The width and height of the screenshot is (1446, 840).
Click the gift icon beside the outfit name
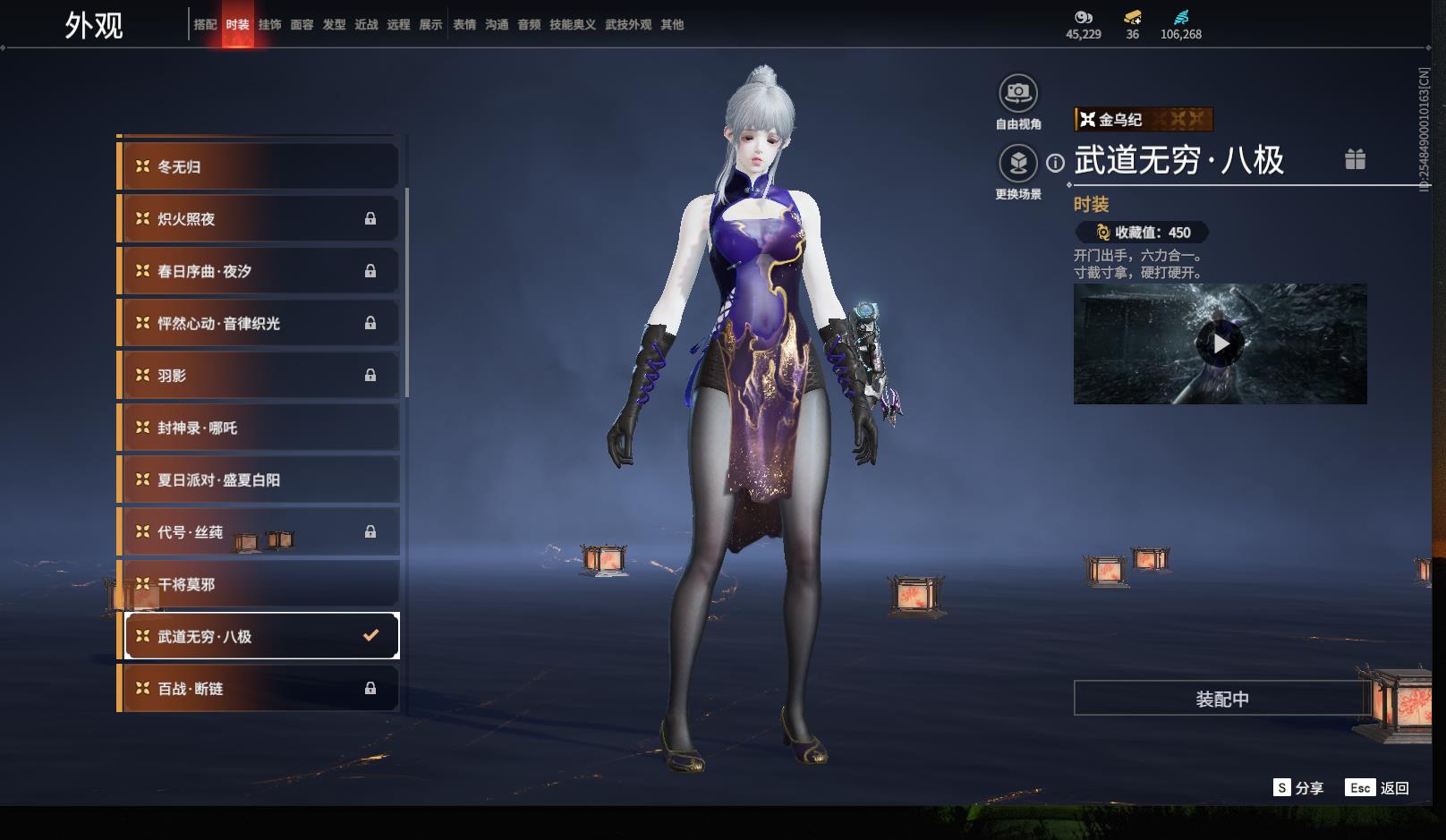point(1355,159)
